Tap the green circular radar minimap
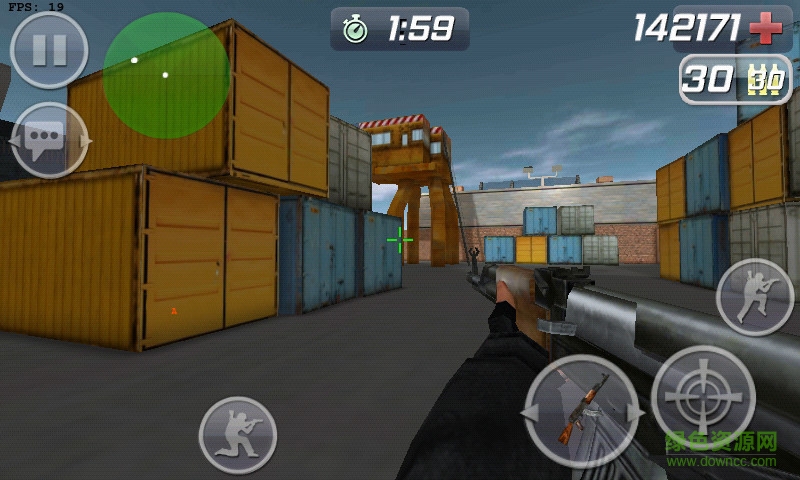Viewport: 800px width, 480px height. [166, 76]
